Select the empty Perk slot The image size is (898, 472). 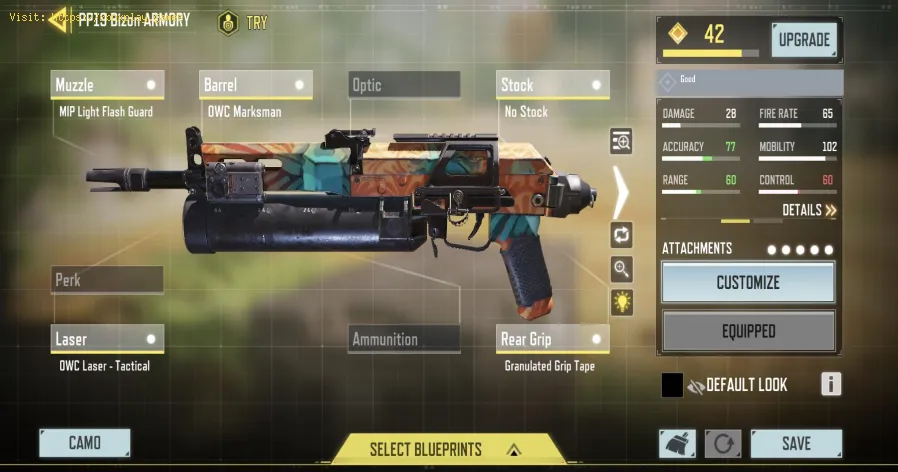[107, 280]
